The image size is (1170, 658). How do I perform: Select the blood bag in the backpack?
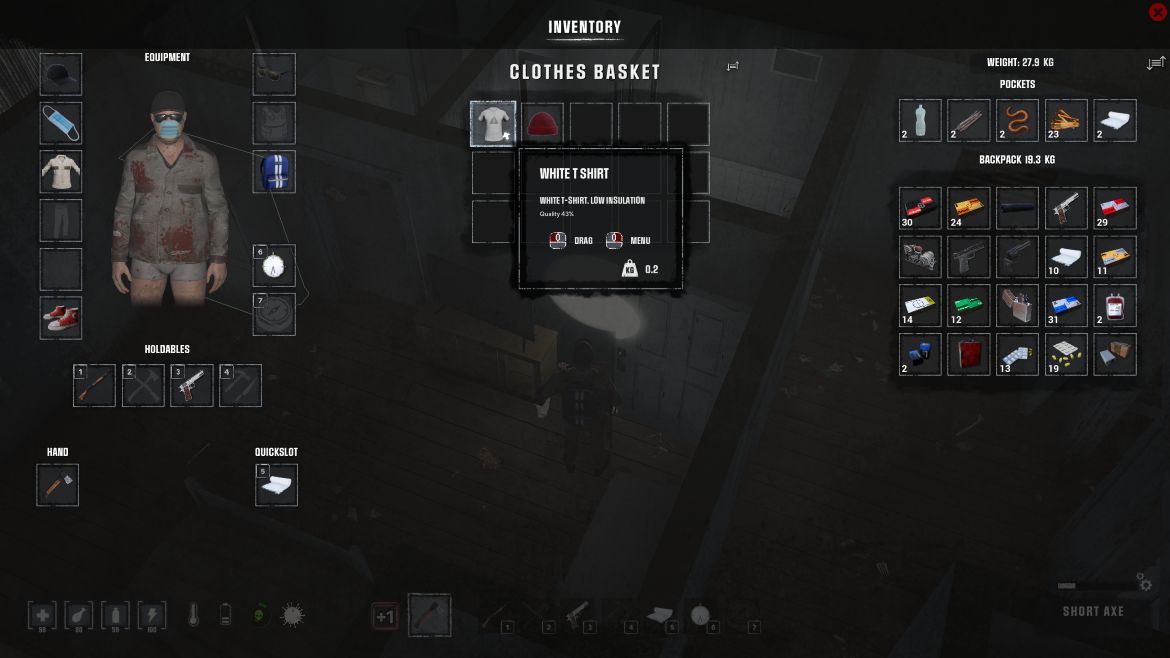pyautogui.click(x=1115, y=306)
